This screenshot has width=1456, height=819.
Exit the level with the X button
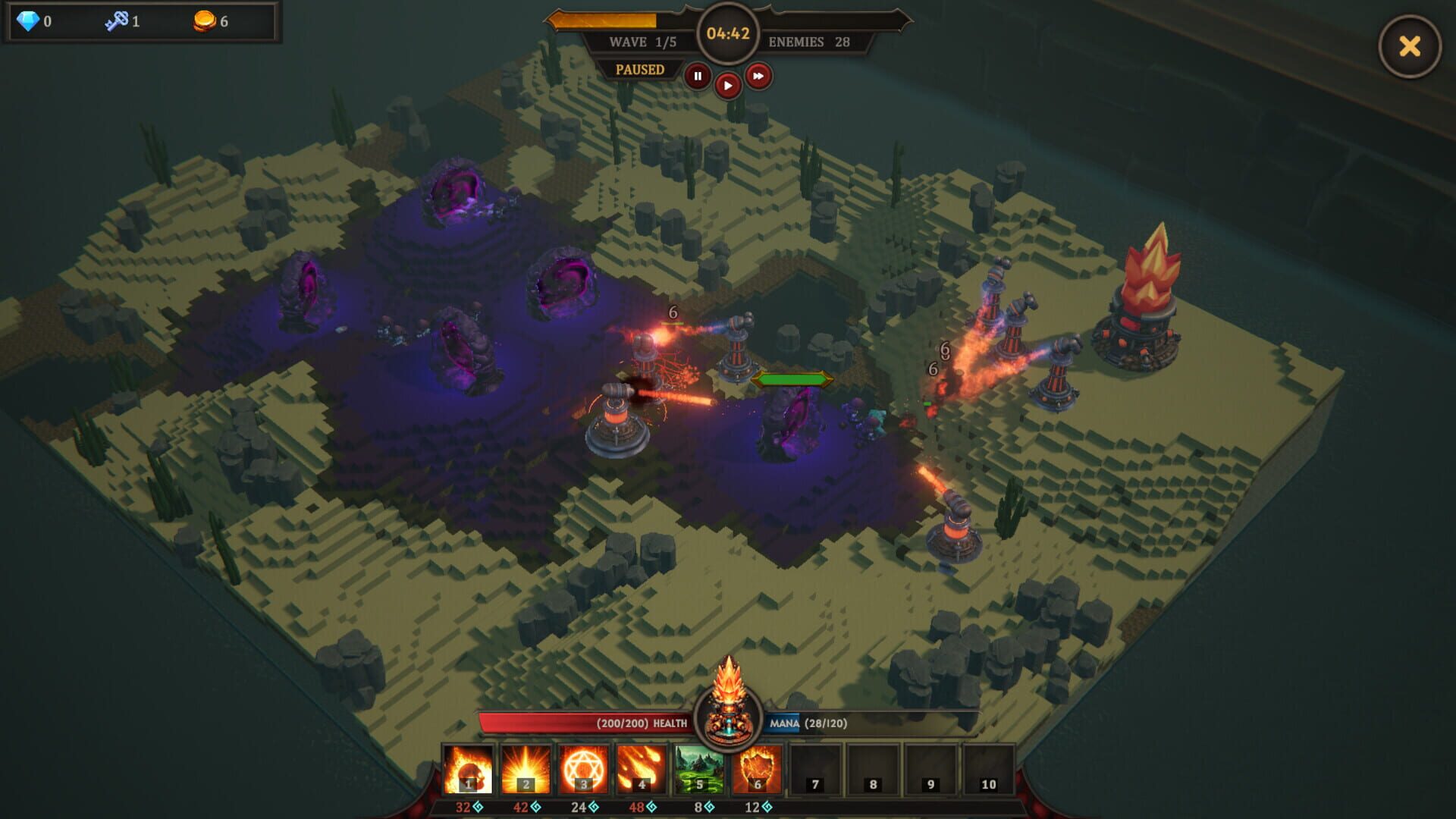pyautogui.click(x=1409, y=47)
